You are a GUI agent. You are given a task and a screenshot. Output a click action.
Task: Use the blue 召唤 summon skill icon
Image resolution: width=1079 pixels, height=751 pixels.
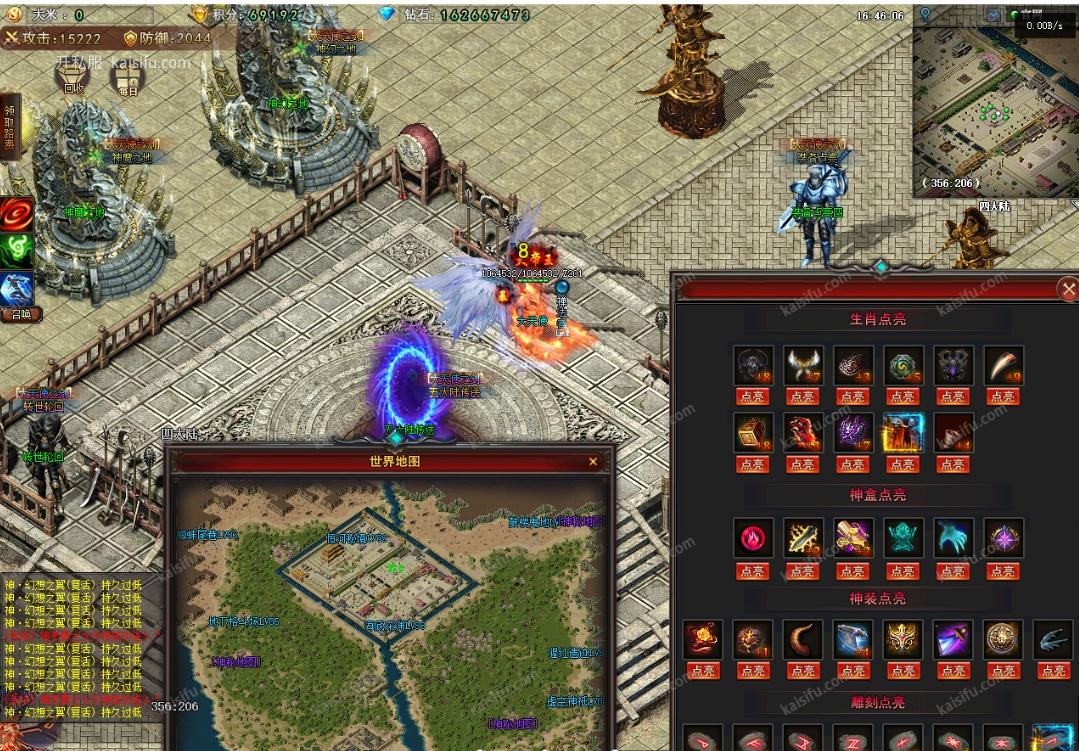pyautogui.click(x=18, y=290)
